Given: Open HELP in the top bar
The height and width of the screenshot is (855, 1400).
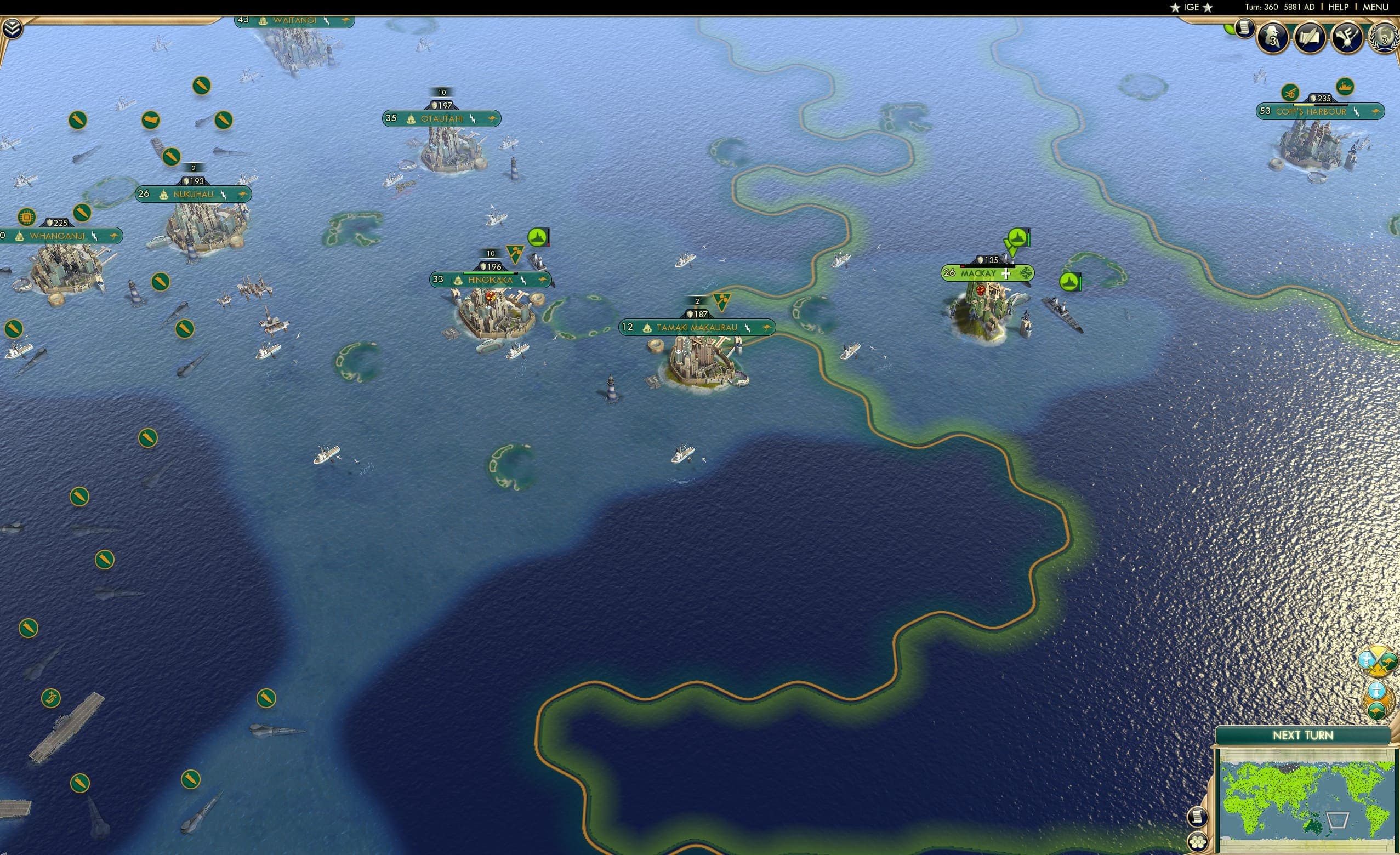Looking at the screenshot, I should [x=1339, y=7].
